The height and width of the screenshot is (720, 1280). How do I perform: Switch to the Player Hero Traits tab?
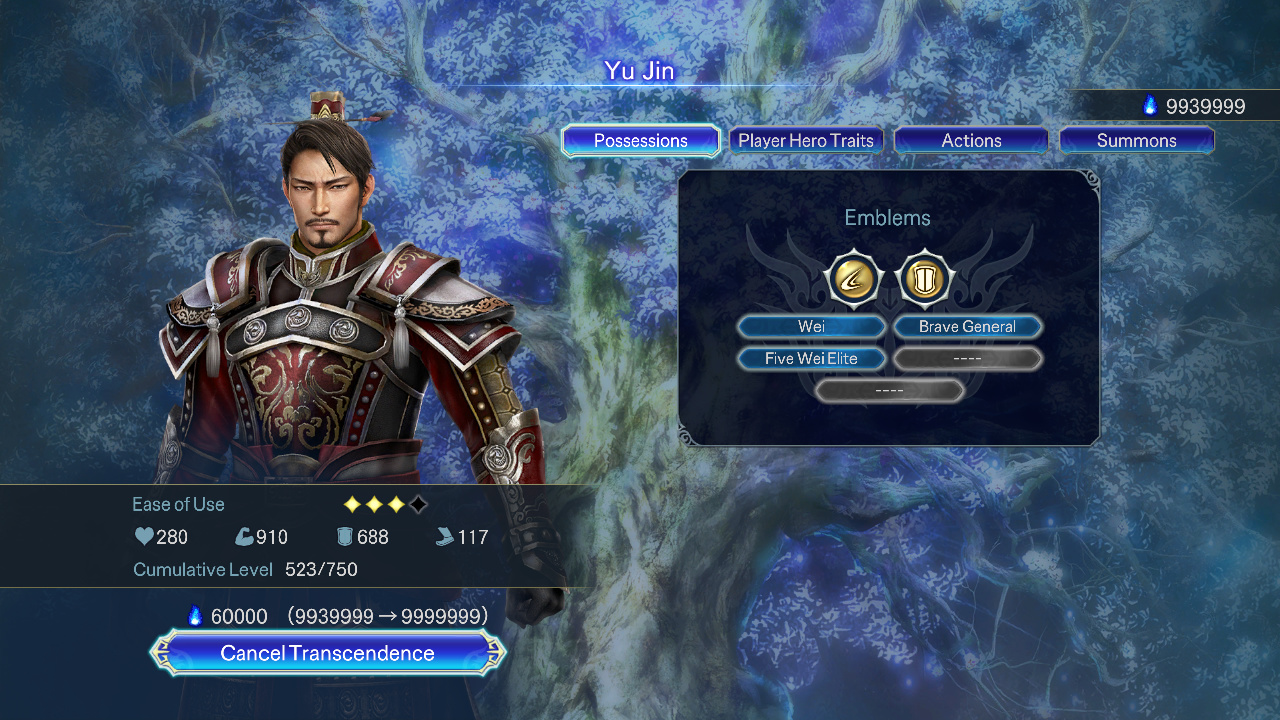[806, 140]
